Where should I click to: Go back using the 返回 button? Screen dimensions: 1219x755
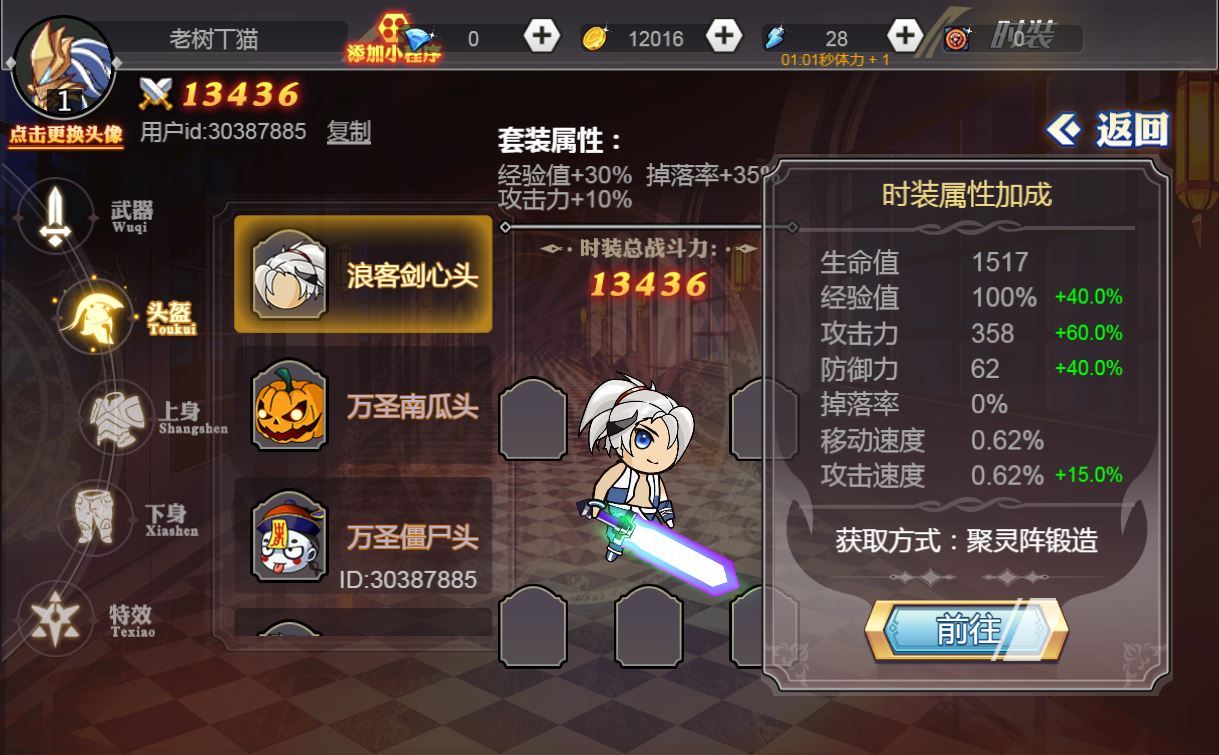(x=1108, y=130)
